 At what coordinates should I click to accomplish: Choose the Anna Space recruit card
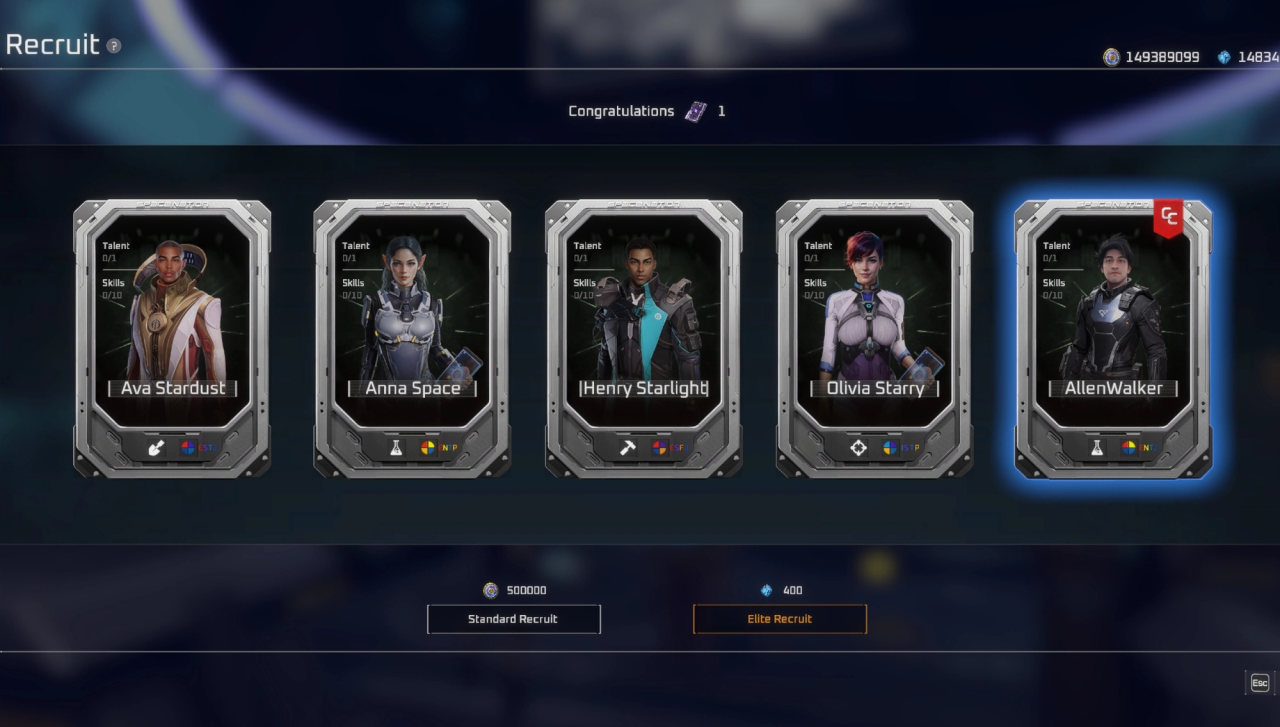412,338
